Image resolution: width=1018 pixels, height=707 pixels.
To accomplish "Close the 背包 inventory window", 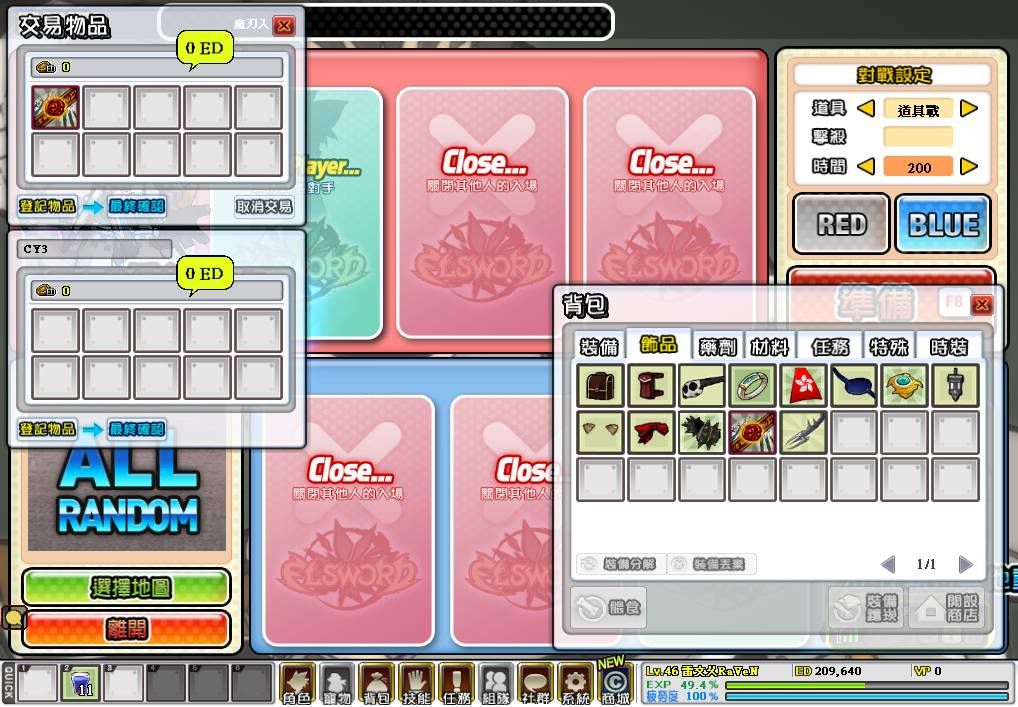I will 981,304.
